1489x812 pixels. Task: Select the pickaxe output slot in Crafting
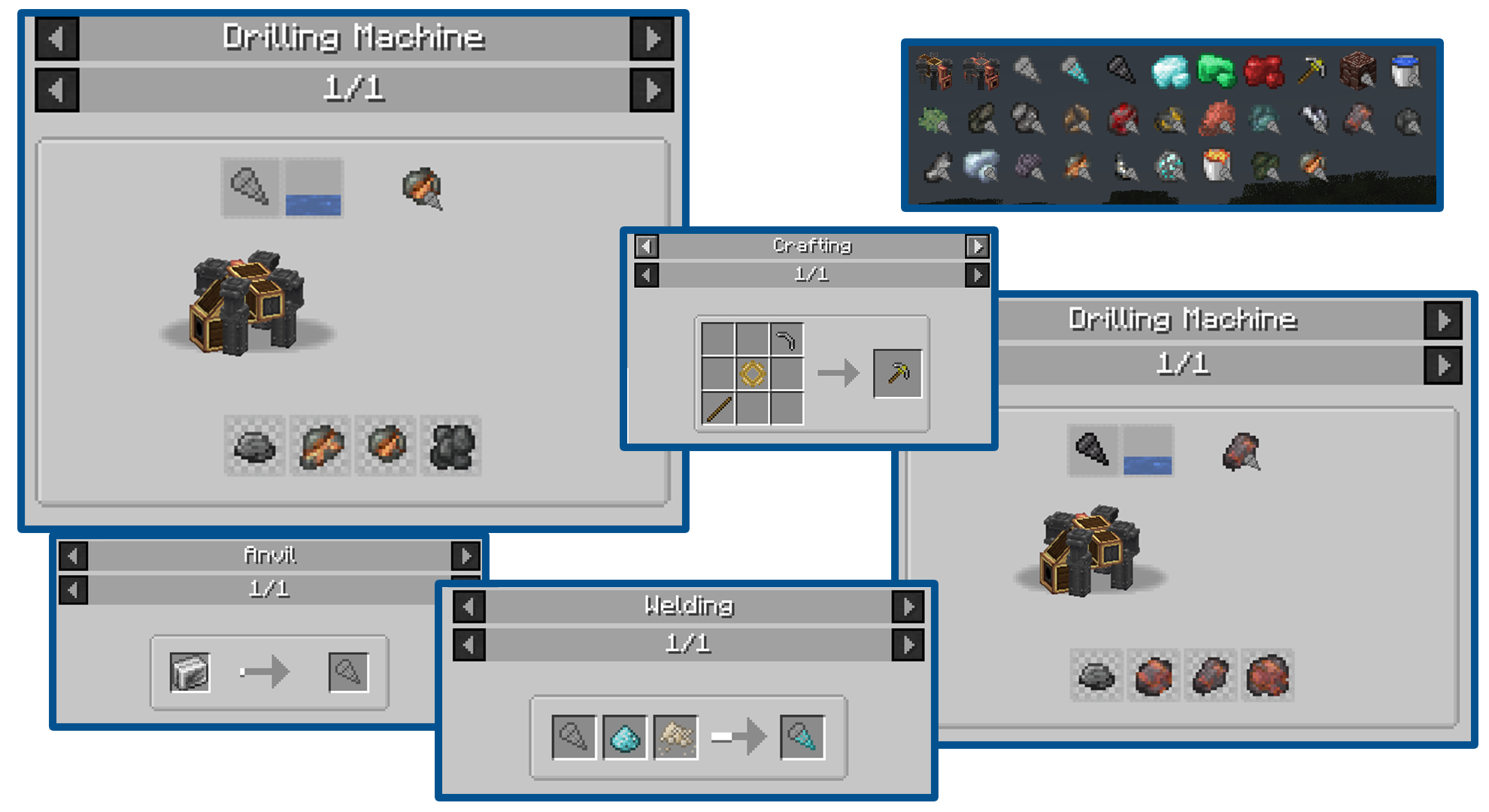click(897, 373)
